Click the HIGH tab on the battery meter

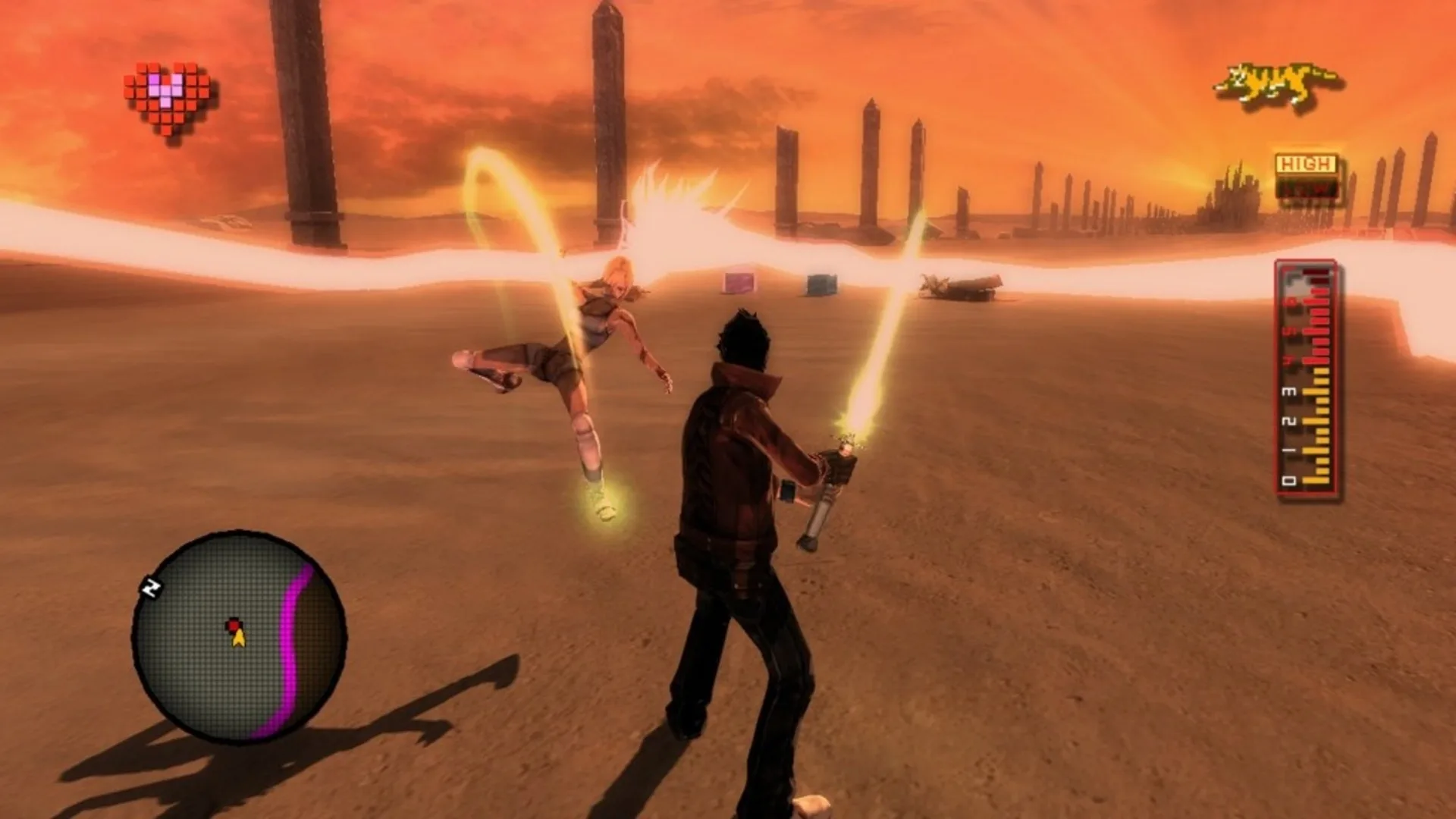pos(1306,164)
